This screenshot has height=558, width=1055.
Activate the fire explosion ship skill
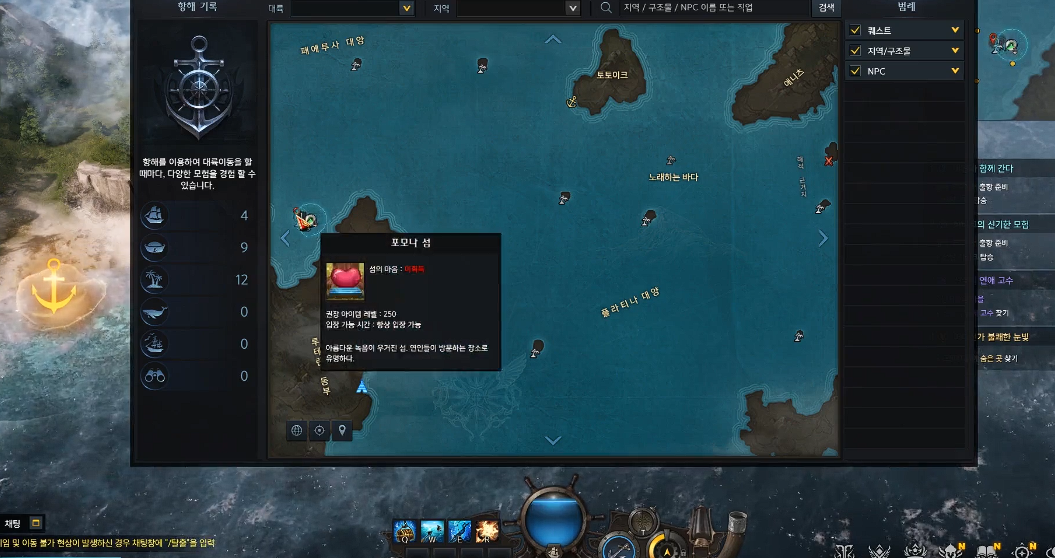(487, 530)
